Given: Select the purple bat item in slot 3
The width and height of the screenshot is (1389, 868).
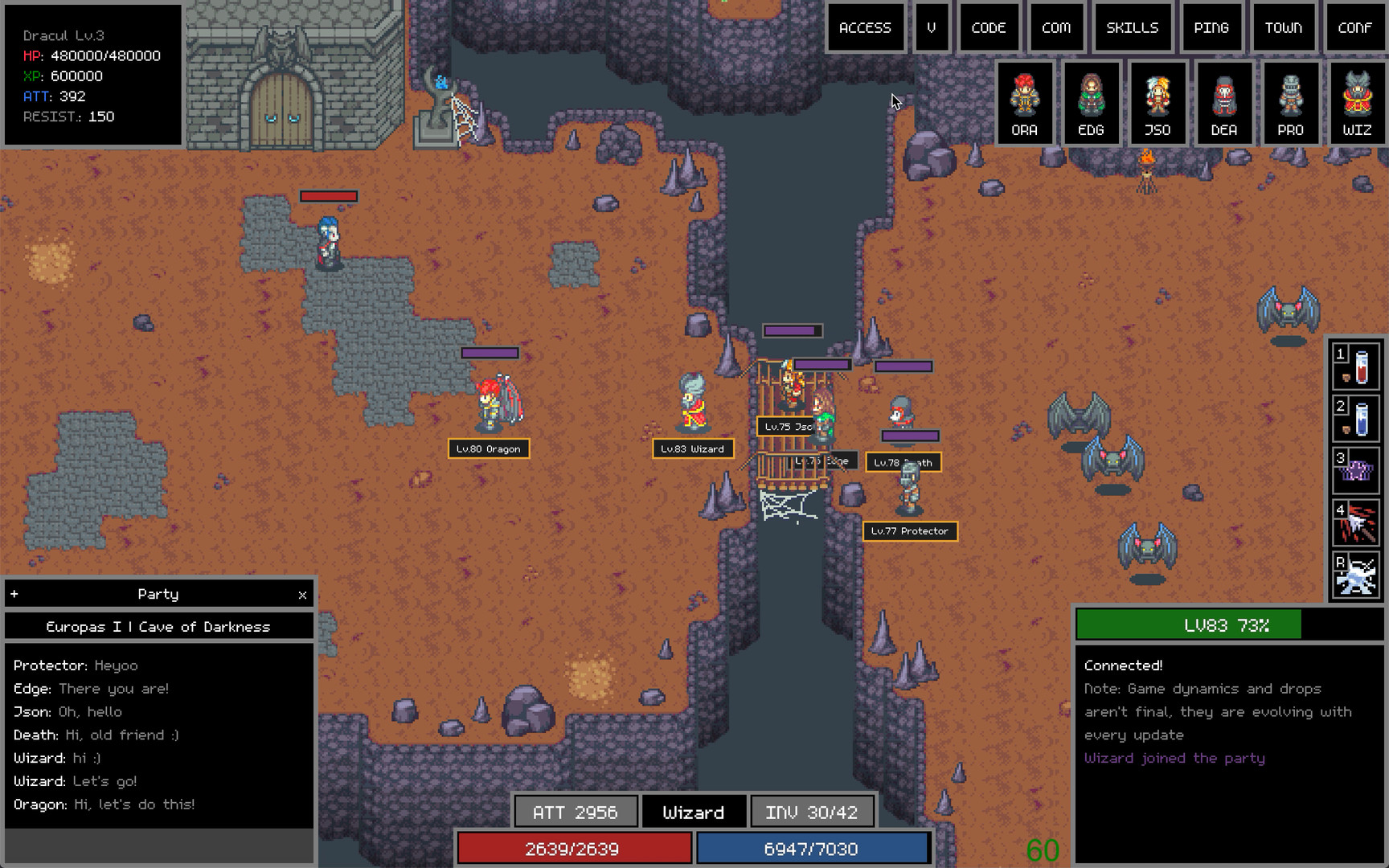Looking at the screenshot, I should coord(1356,470).
